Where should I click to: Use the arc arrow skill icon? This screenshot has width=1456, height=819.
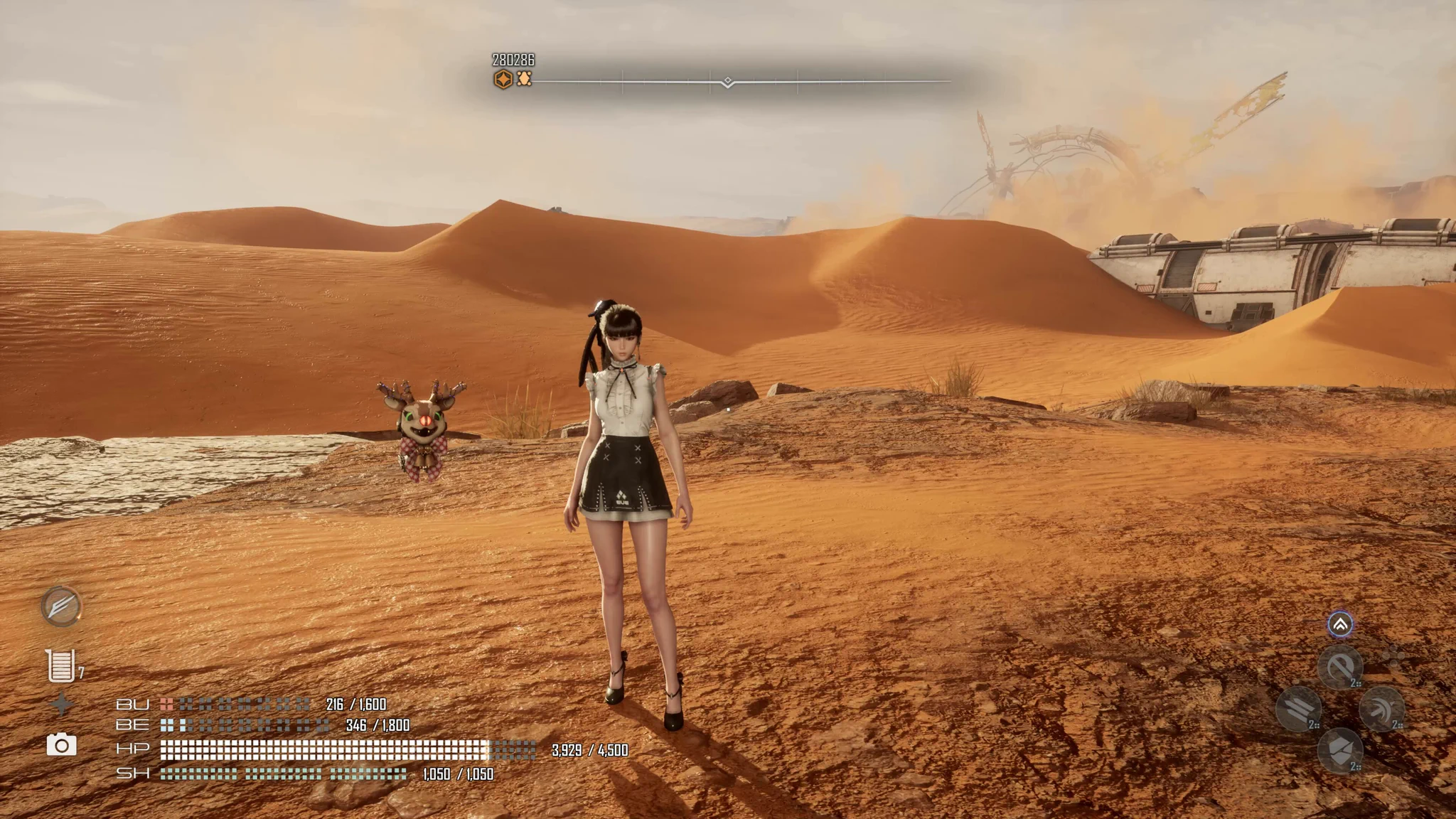(1381, 709)
